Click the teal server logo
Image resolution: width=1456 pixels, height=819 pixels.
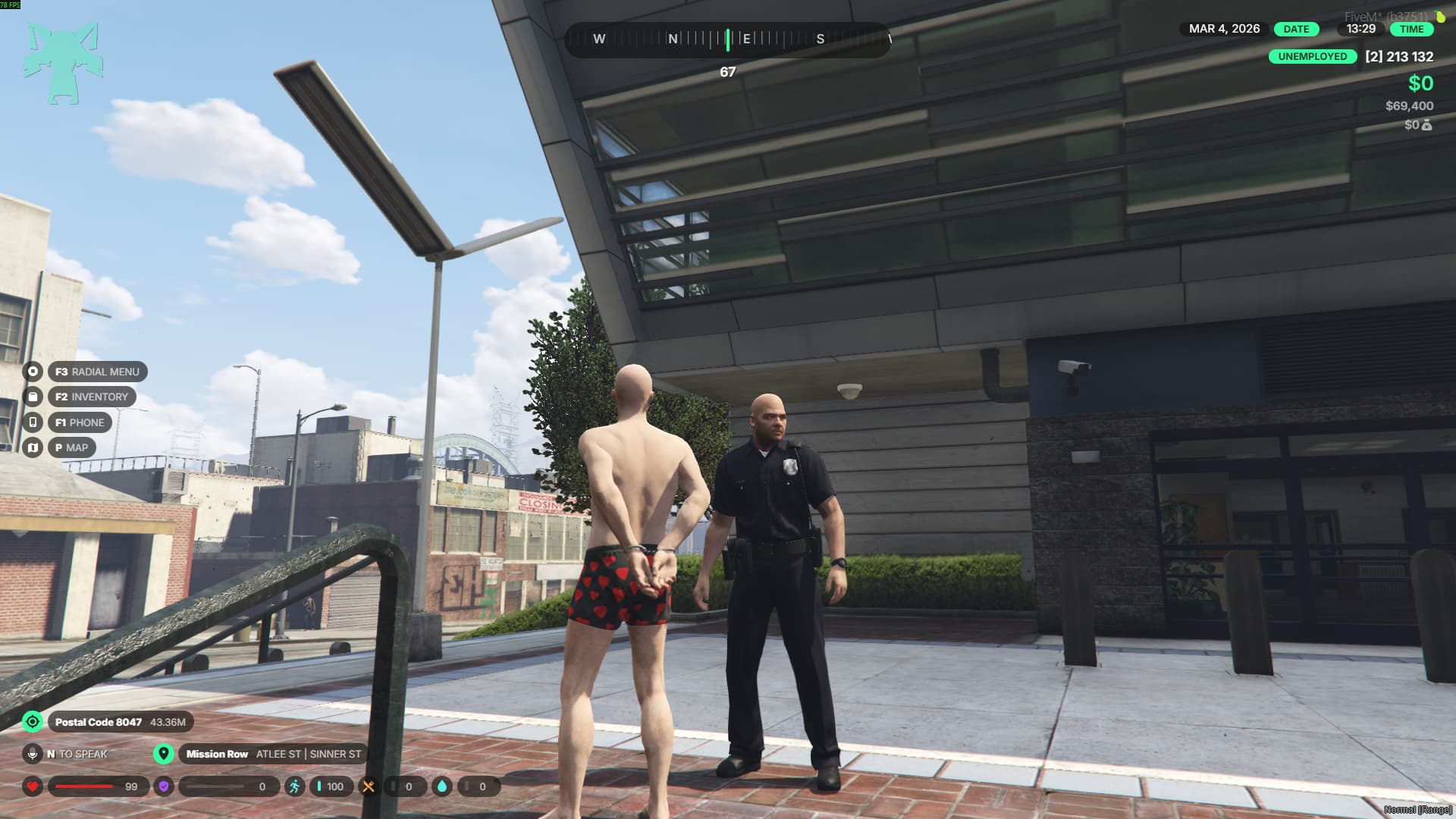point(62,63)
